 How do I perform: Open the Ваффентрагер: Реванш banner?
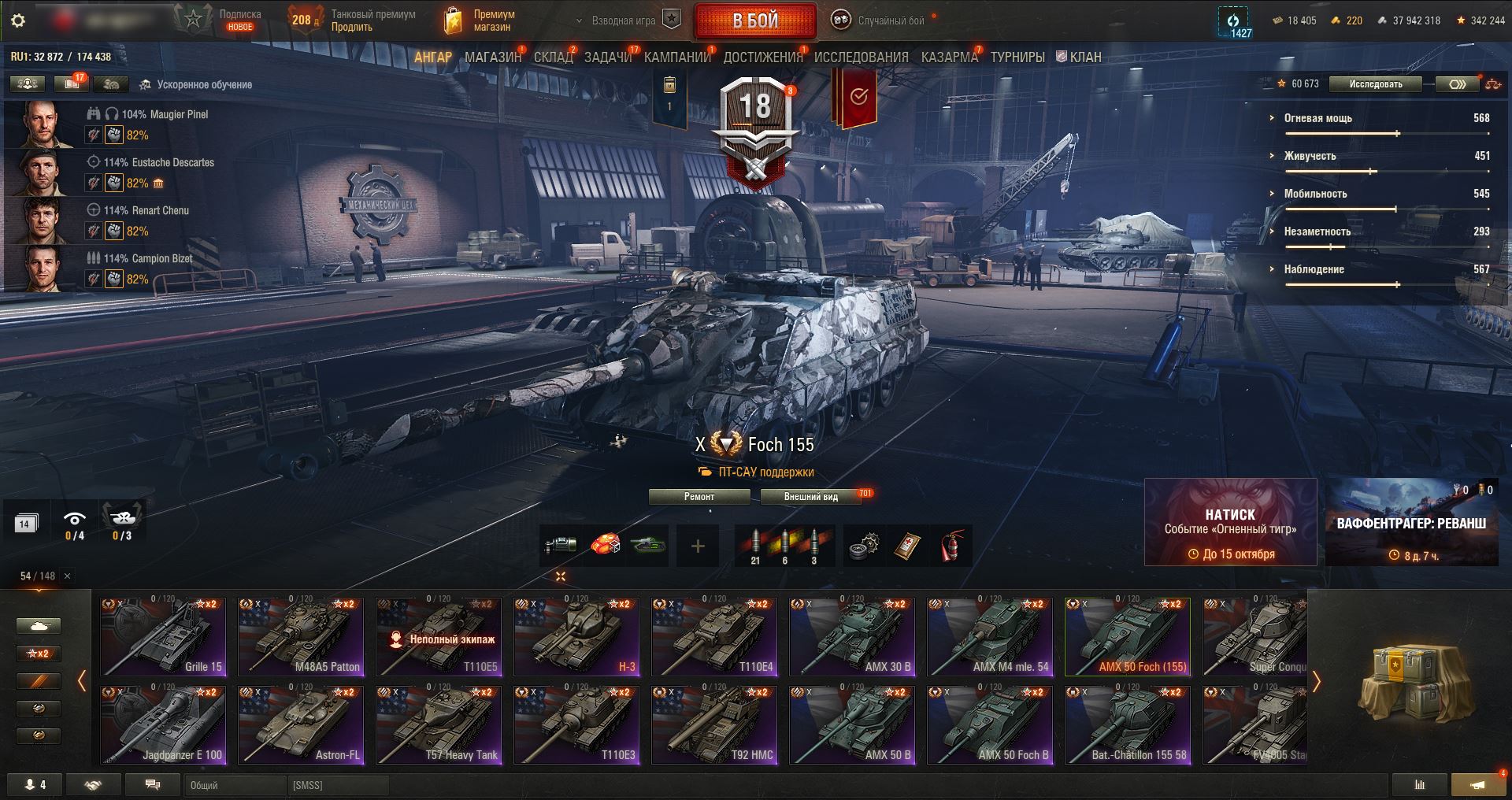(1411, 522)
